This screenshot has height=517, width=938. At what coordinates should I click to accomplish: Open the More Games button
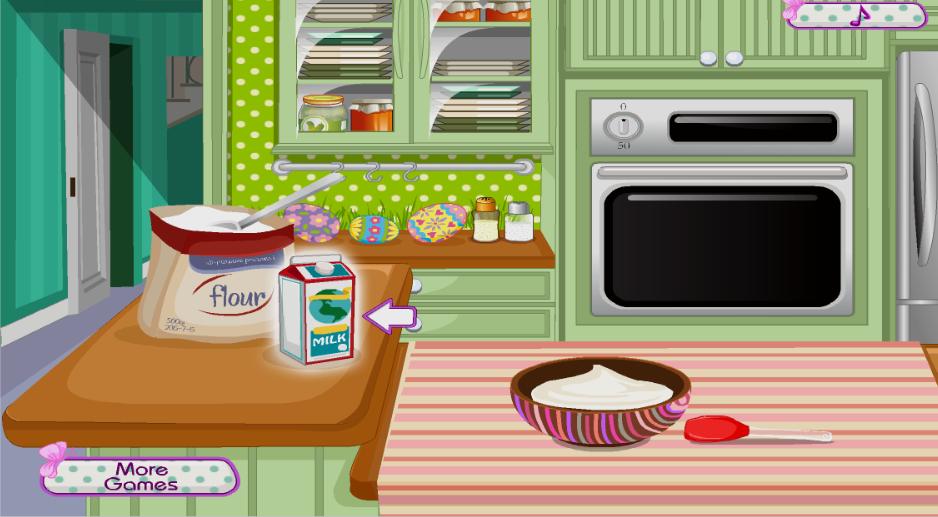tap(141, 476)
